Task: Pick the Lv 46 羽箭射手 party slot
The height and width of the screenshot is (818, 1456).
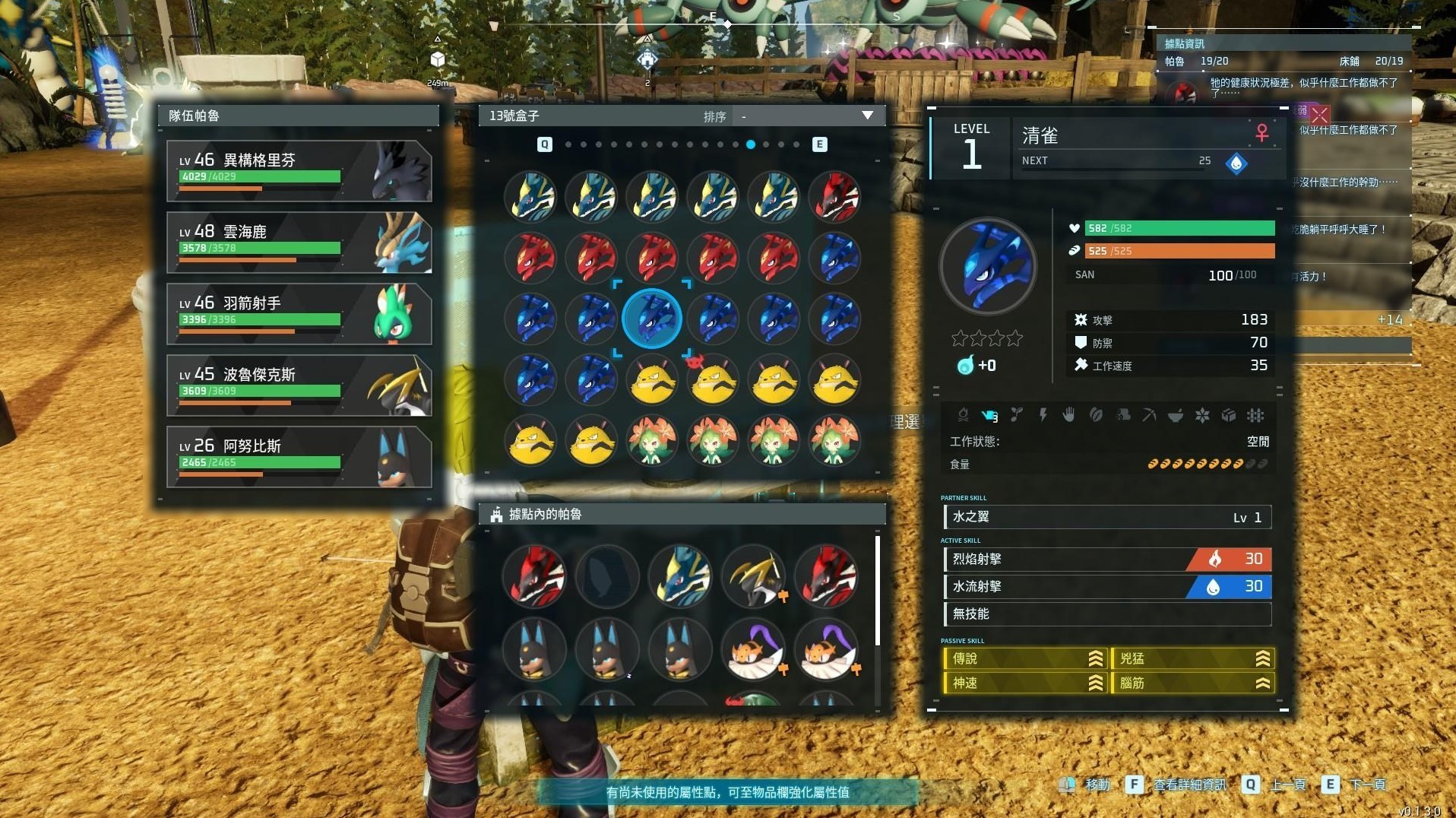Action: [x=299, y=314]
